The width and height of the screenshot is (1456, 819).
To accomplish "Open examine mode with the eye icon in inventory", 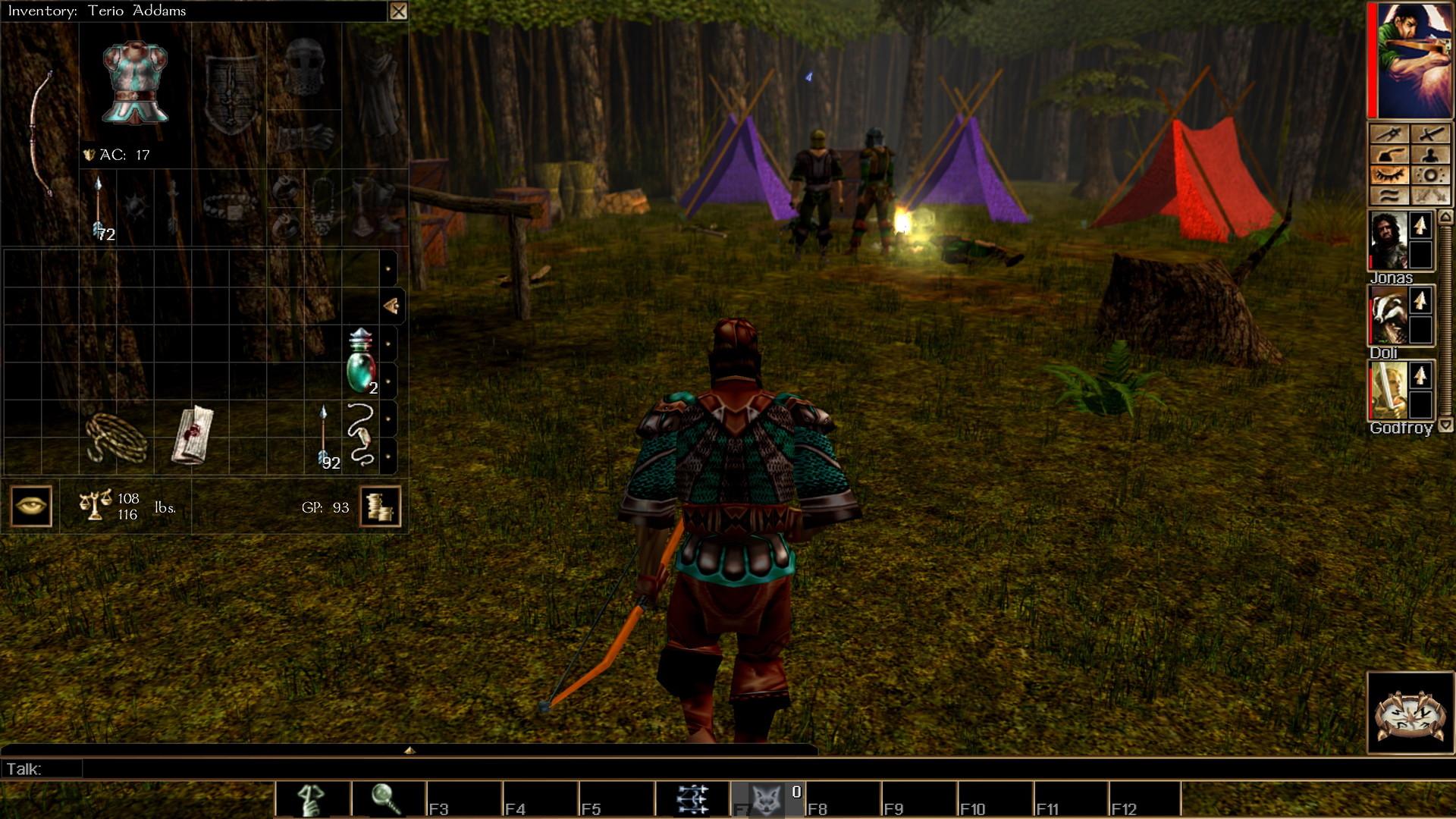I will pos(30,505).
